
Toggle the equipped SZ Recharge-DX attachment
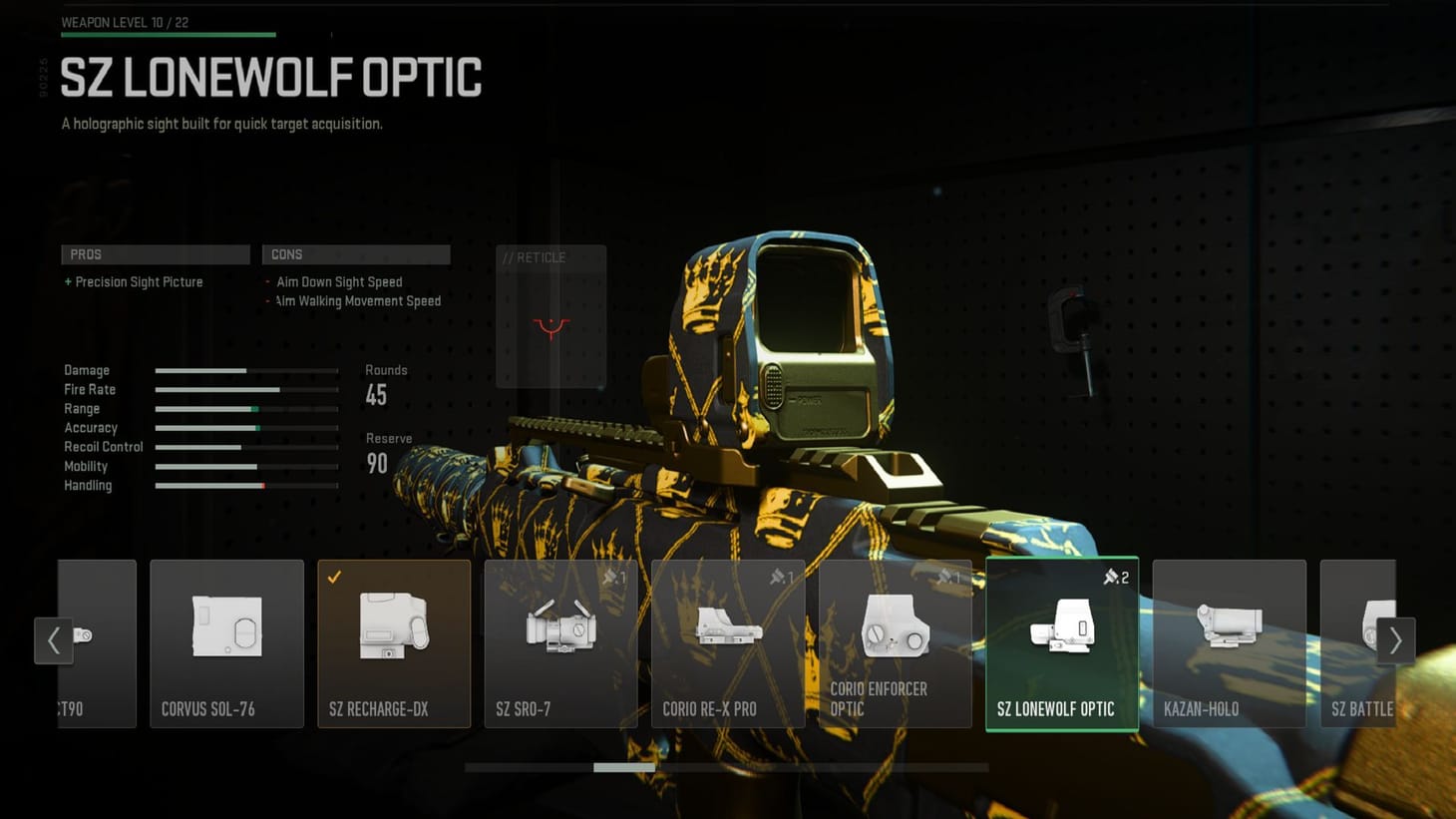pos(394,643)
